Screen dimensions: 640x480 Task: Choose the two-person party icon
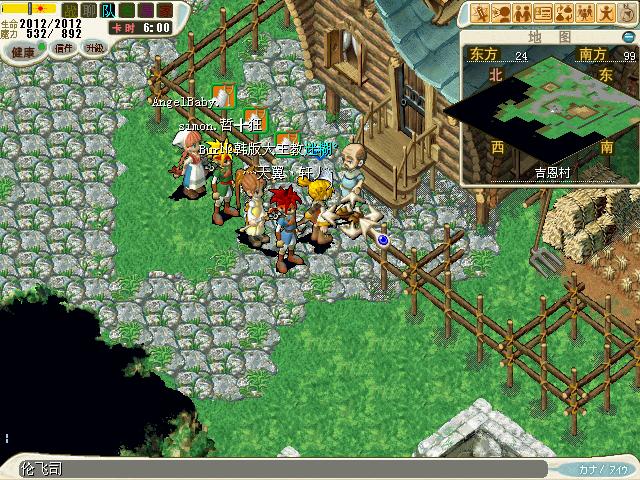521,13
